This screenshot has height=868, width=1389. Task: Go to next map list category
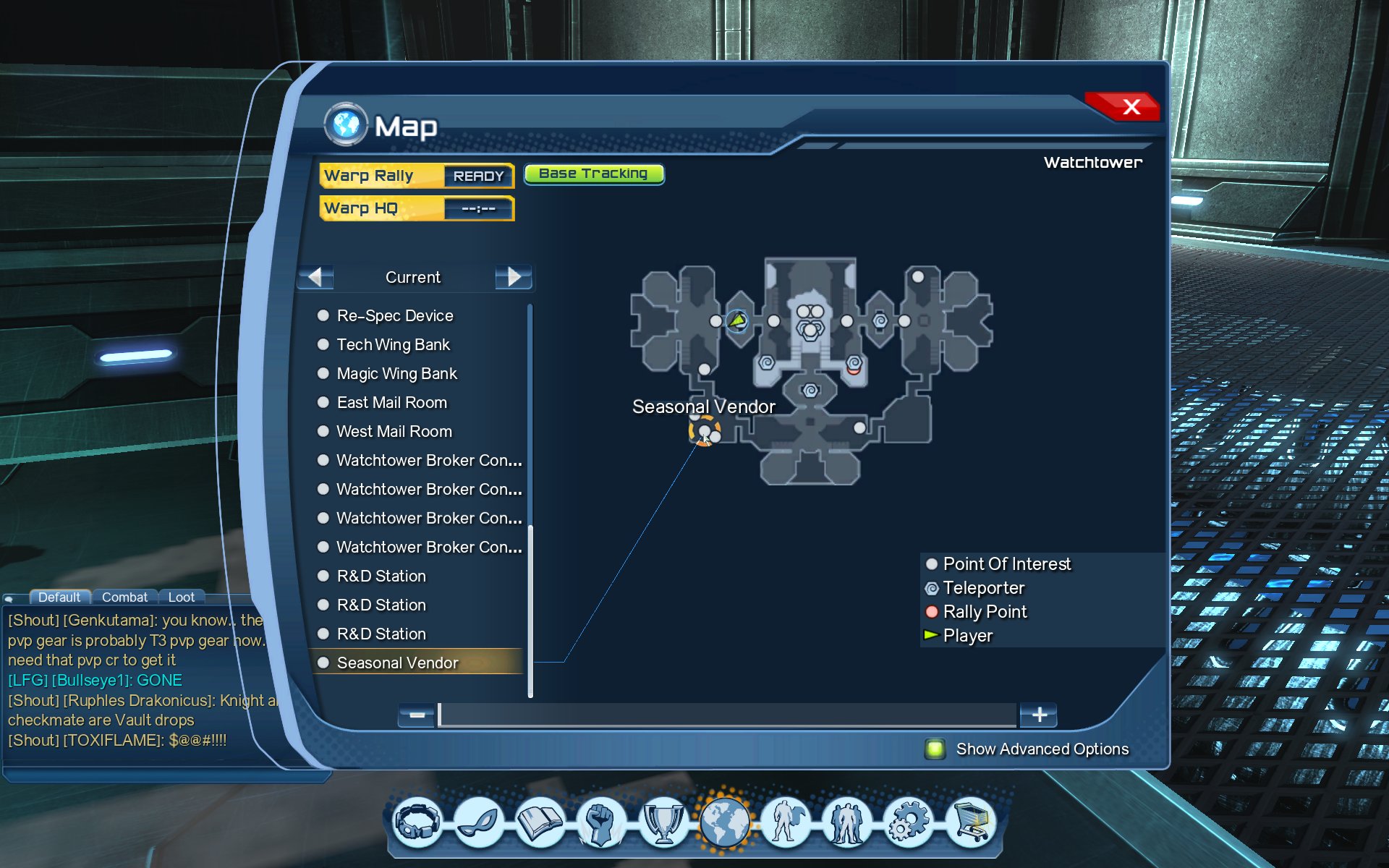513,277
